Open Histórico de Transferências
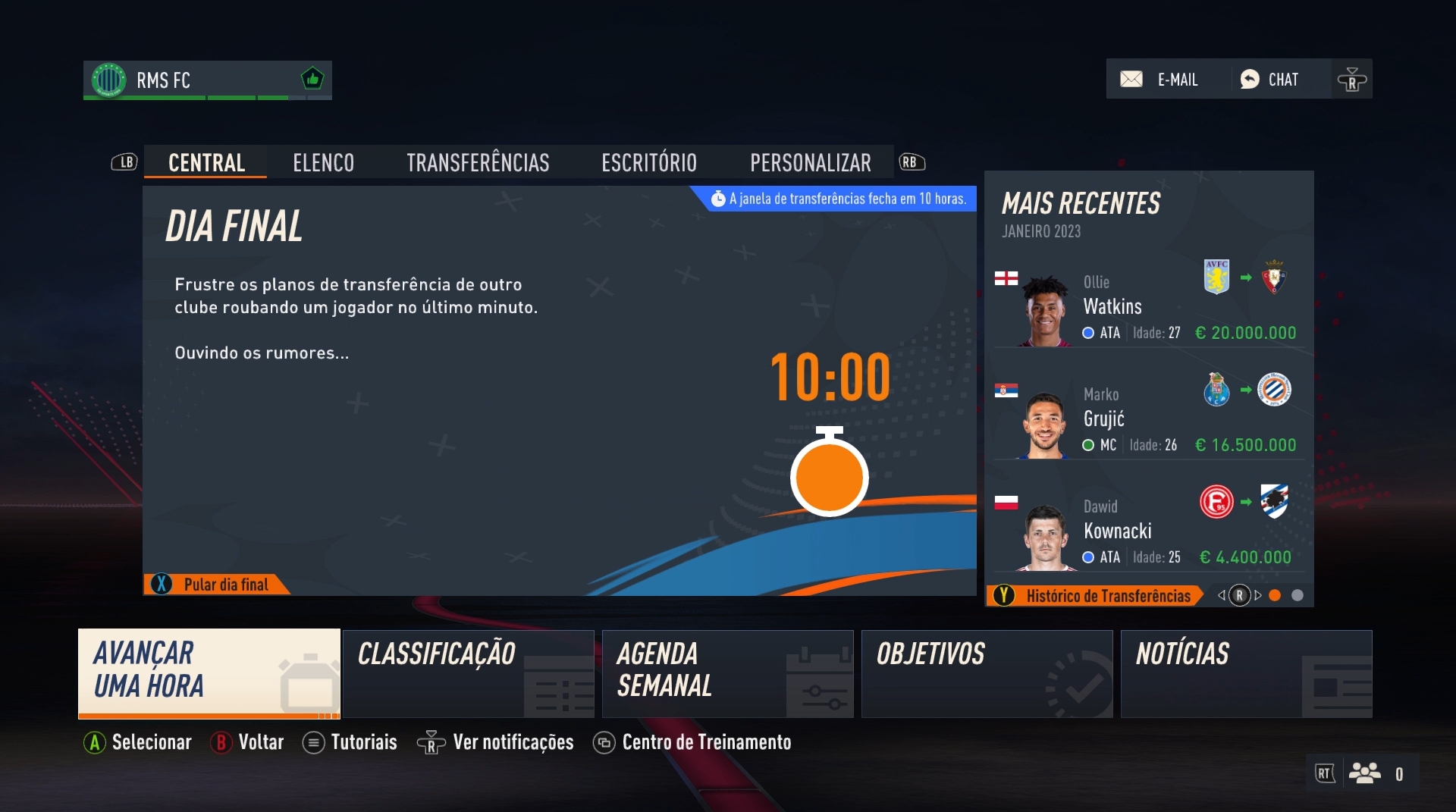The width and height of the screenshot is (1456, 812). [1096, 596]
